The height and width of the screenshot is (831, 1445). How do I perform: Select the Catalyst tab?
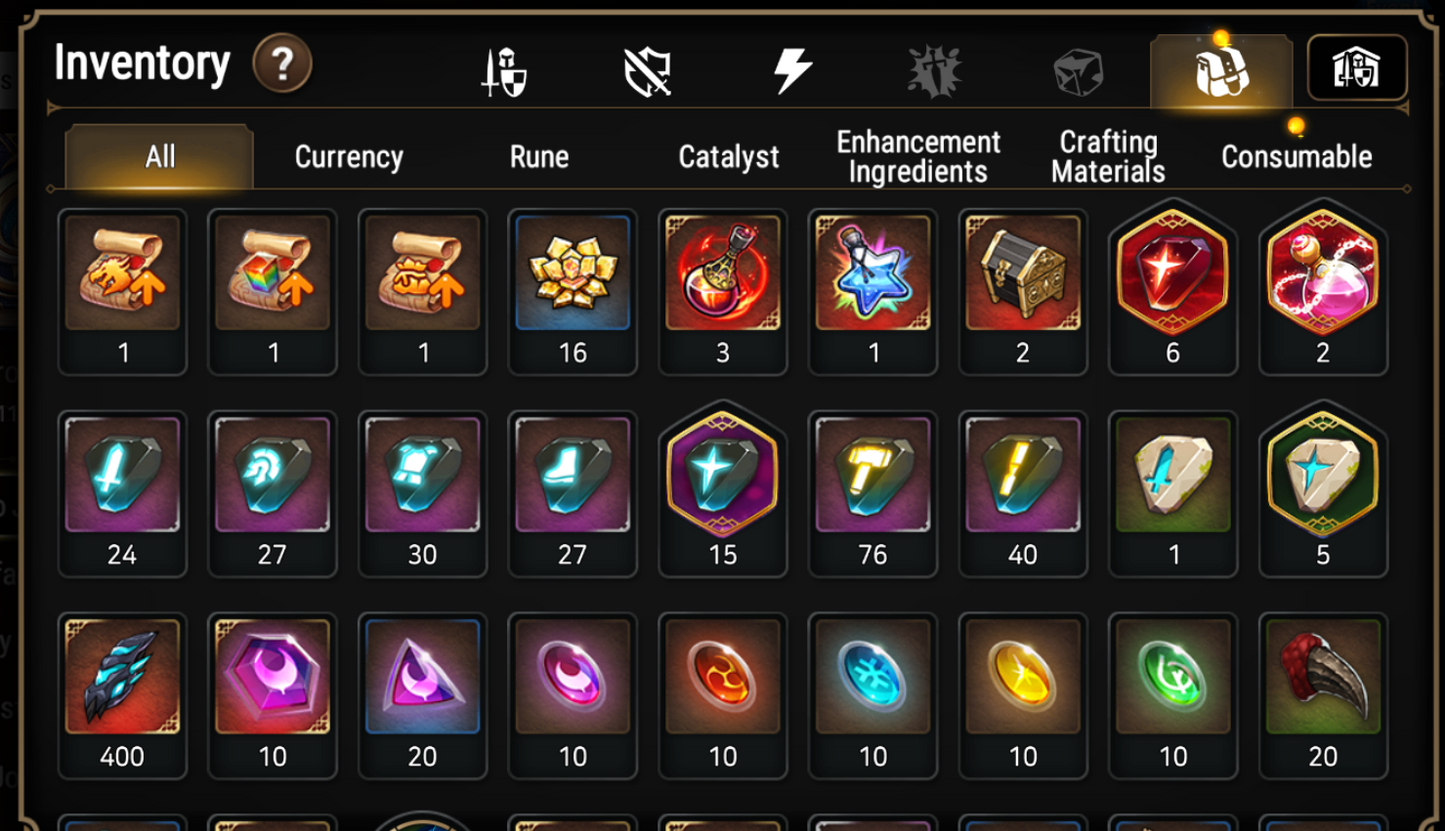pyautogui.click(x=729, y=156)
